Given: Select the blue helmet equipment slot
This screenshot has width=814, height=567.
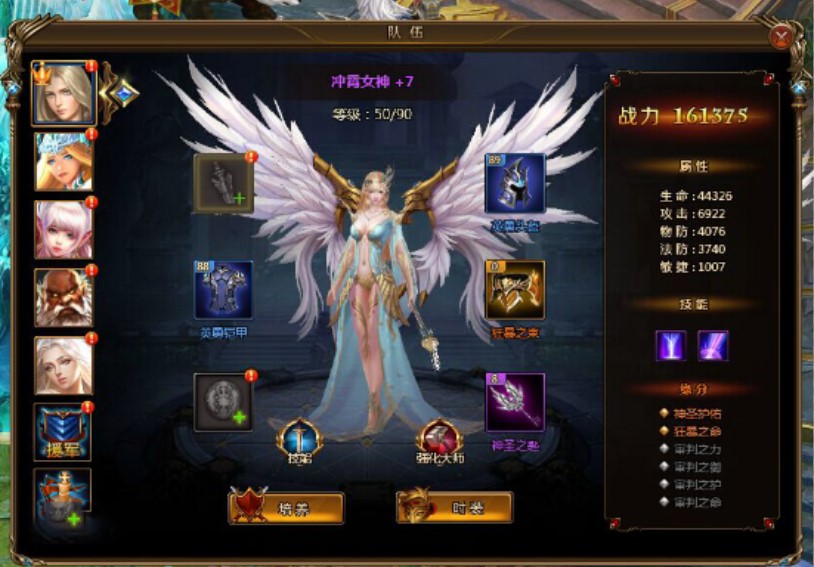Looking at the screenshot, I should pyautogui.click(x=515, y=183).
